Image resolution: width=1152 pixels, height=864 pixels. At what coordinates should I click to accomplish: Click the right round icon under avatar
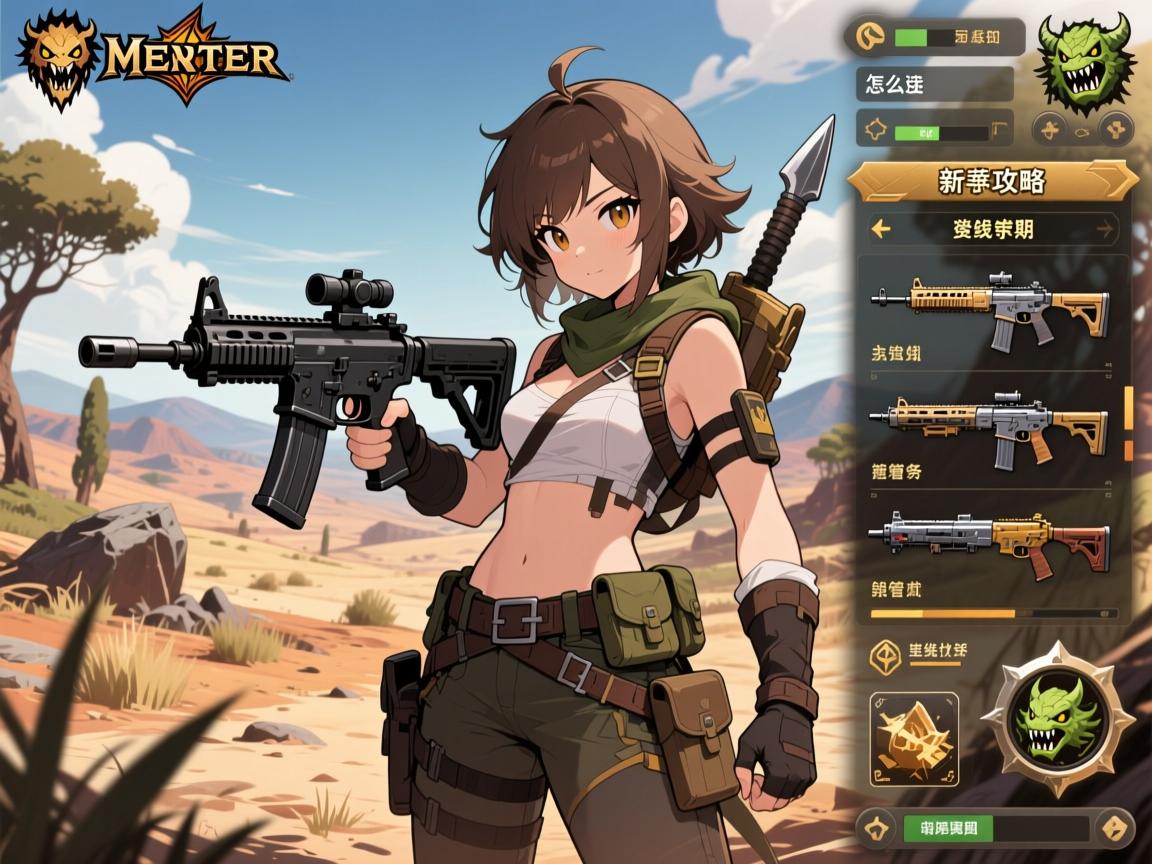[x=1115, y=128]
